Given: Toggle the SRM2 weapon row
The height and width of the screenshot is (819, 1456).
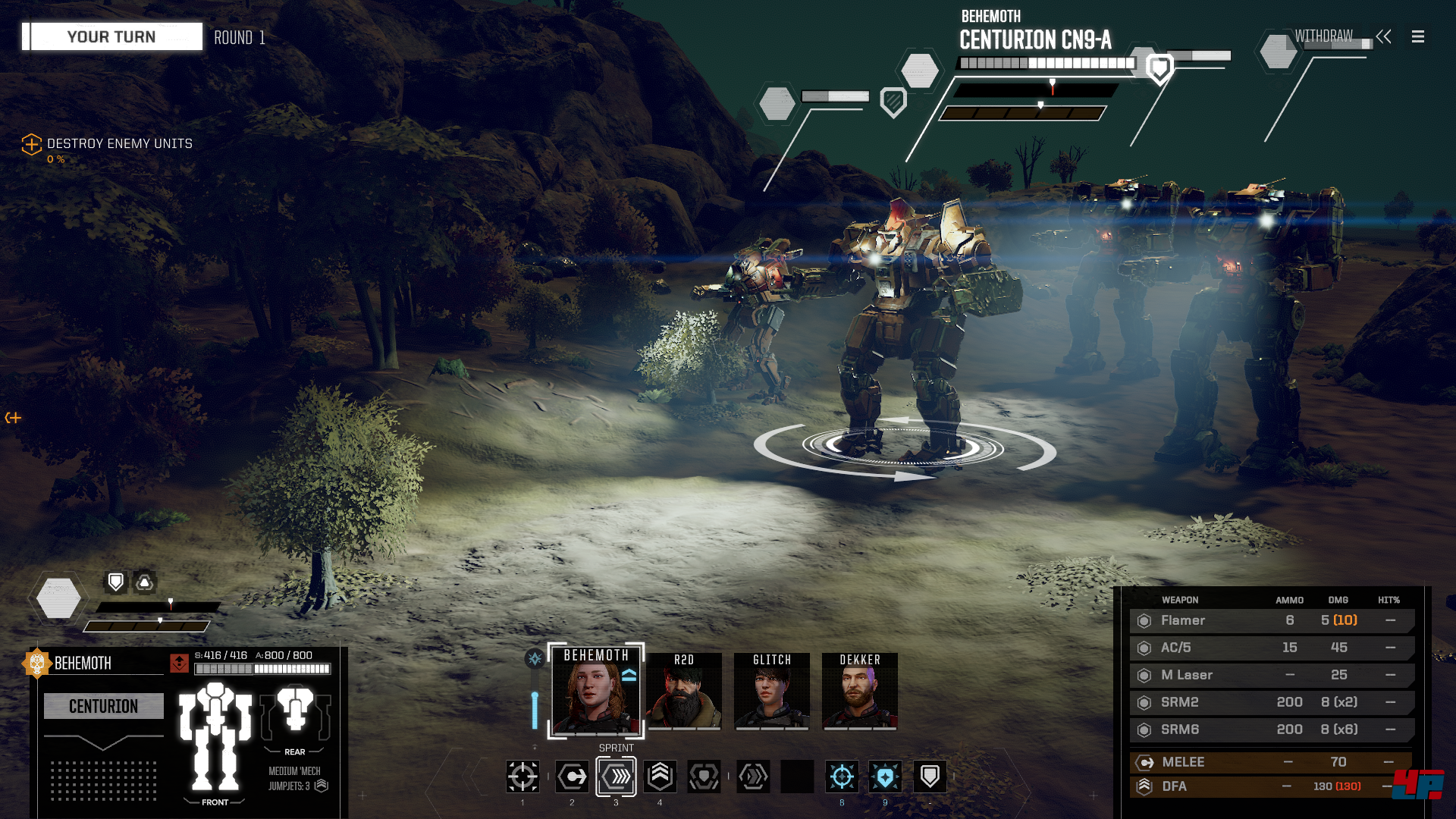Looking at the screenshot, I should click(1271, 702).
